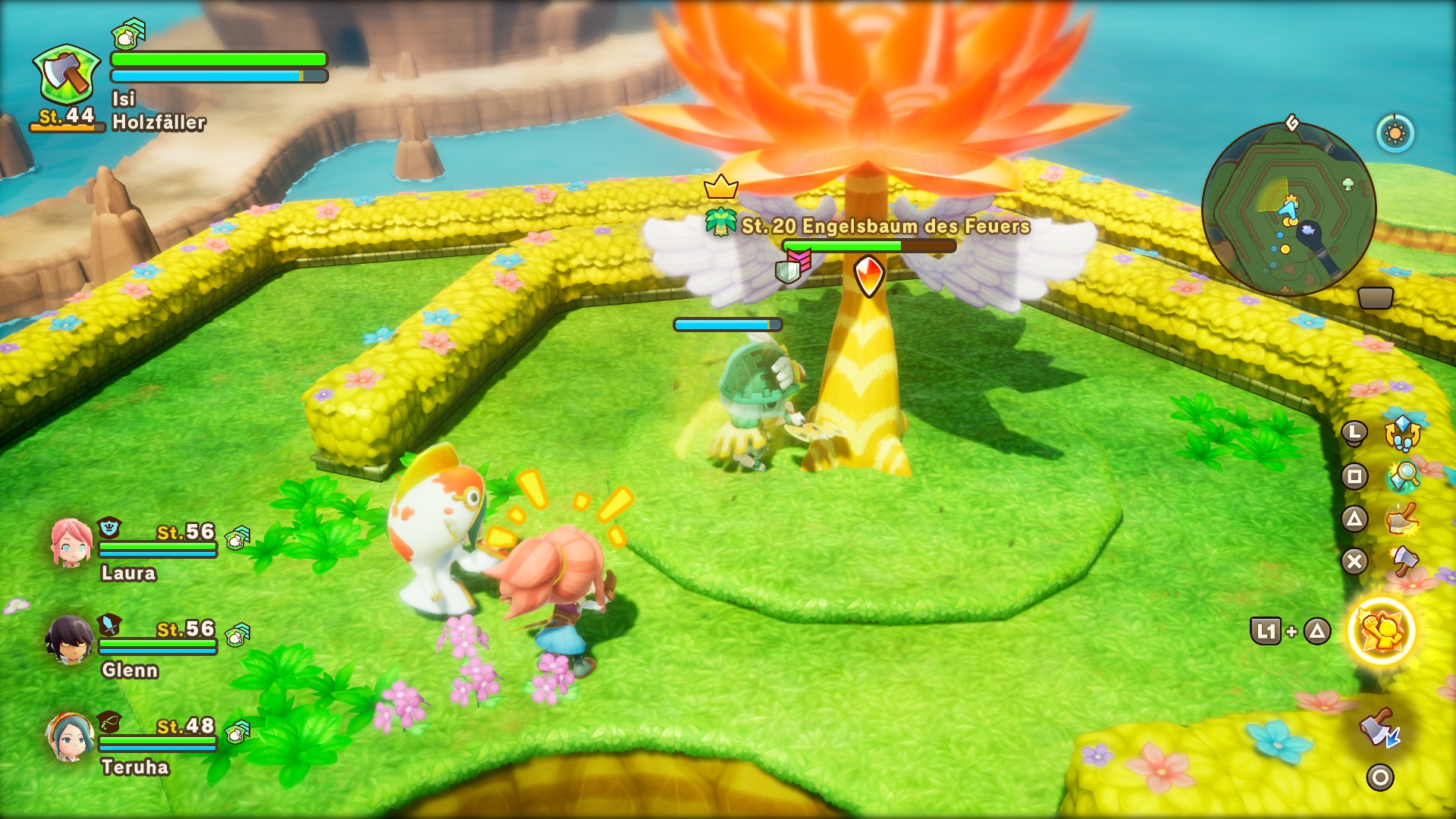Activate the footprints switch-target icon
This screenshot has width=1456, height=819.
tap(1402, 433)
